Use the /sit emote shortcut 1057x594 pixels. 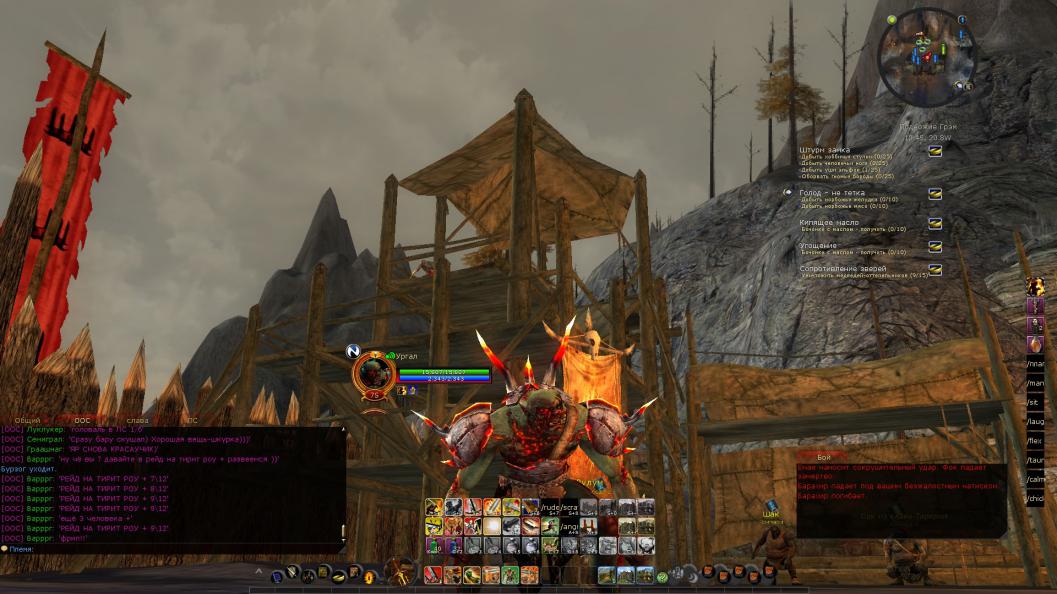point(1035,402)
